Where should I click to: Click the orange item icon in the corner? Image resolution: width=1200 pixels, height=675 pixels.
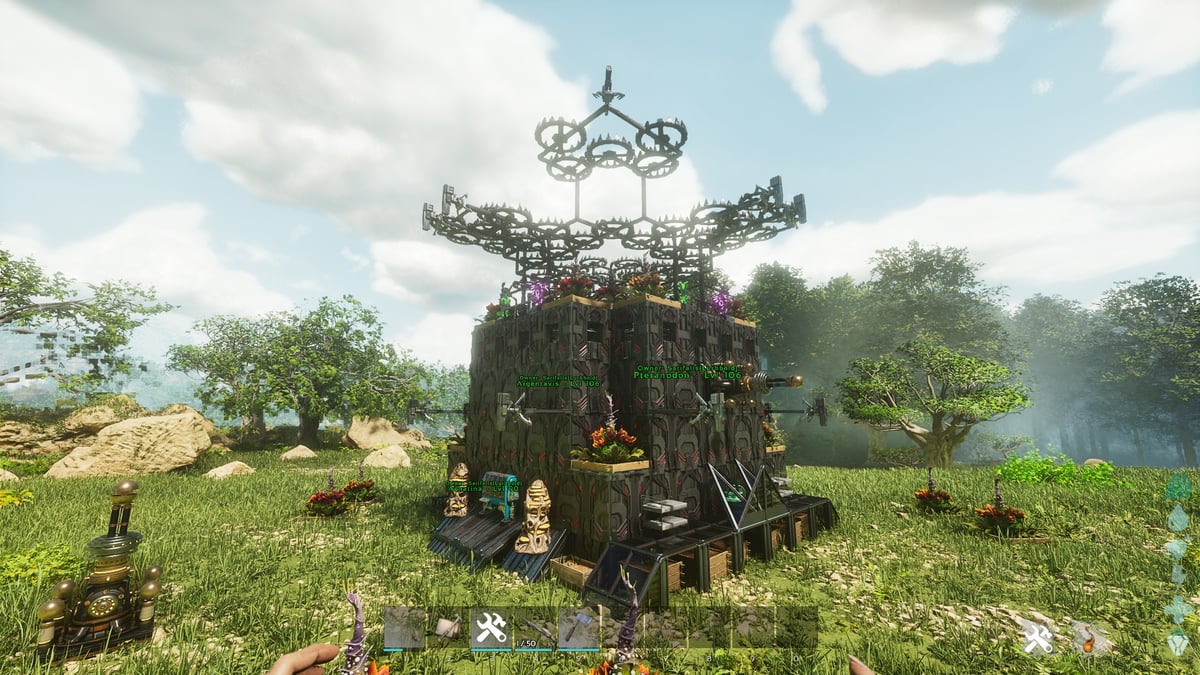click(x=1087, y=638)
